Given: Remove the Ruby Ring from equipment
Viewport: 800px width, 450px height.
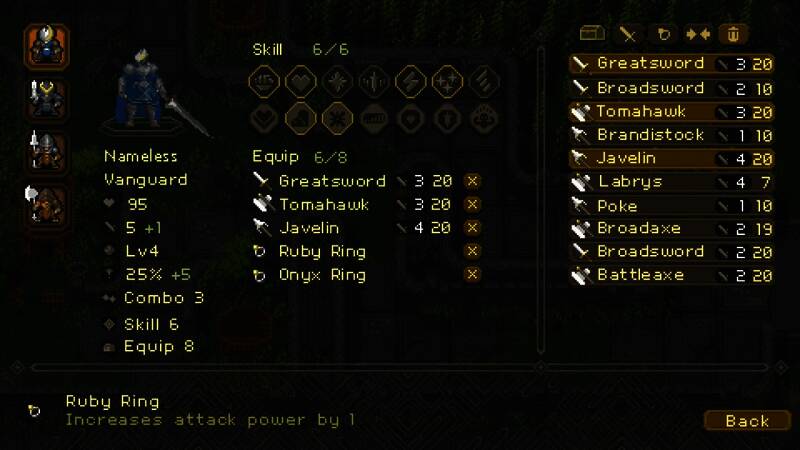Looking at the screenshot, I should coord(473,251).
